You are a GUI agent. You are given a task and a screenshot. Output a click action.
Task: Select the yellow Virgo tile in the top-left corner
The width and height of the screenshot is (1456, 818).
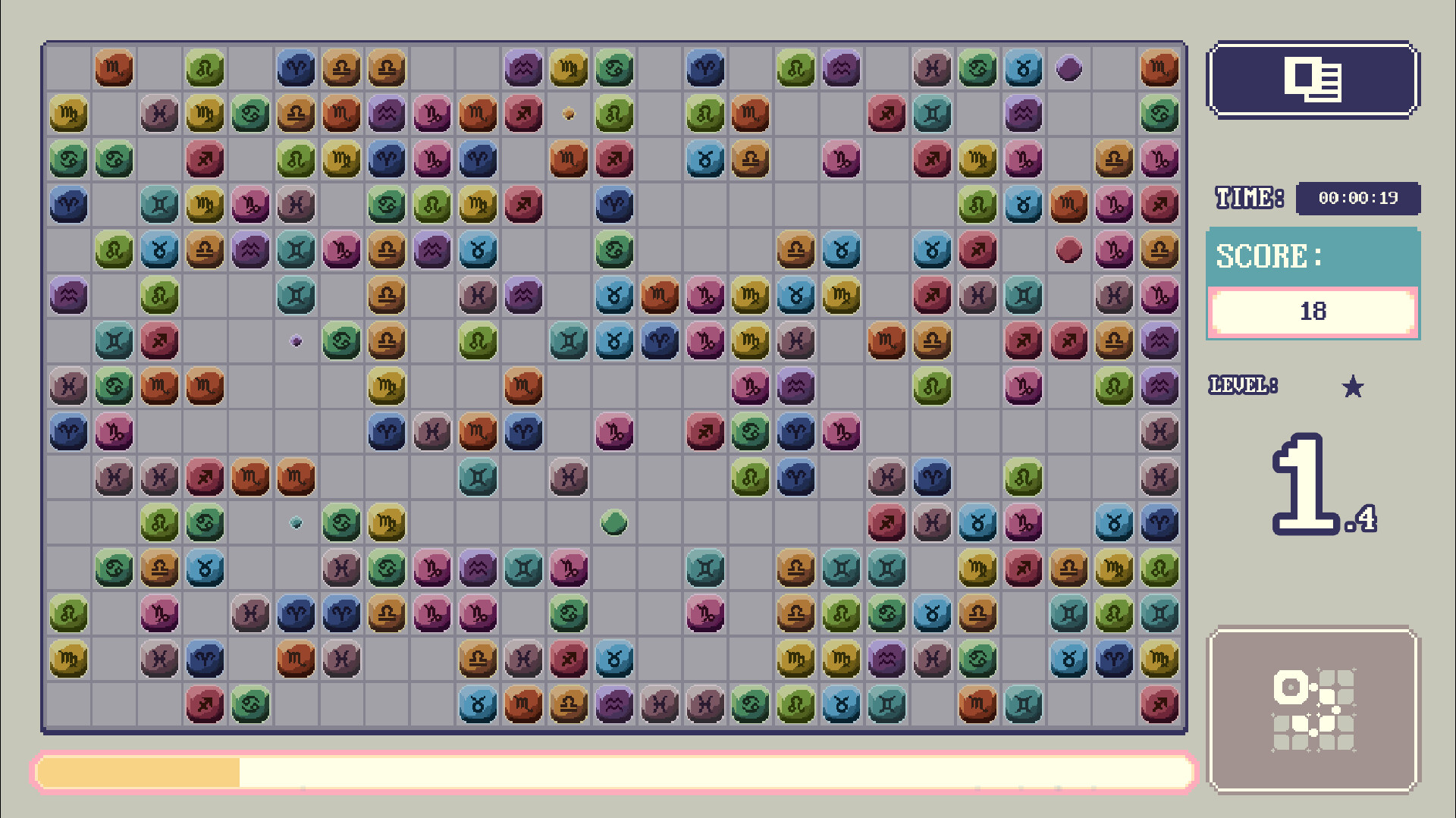click(68, 114)
